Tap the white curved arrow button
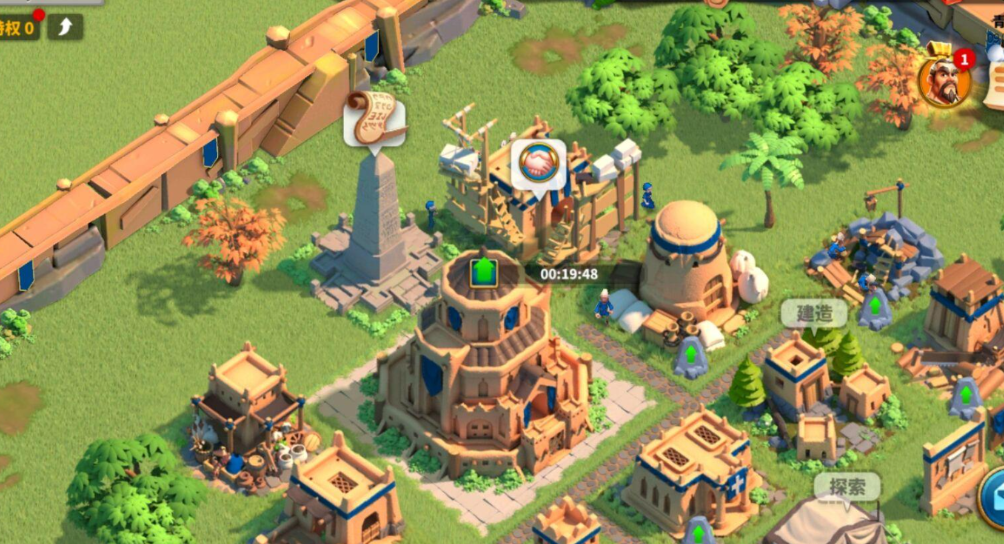1004x544 pixels. [65, 27]
